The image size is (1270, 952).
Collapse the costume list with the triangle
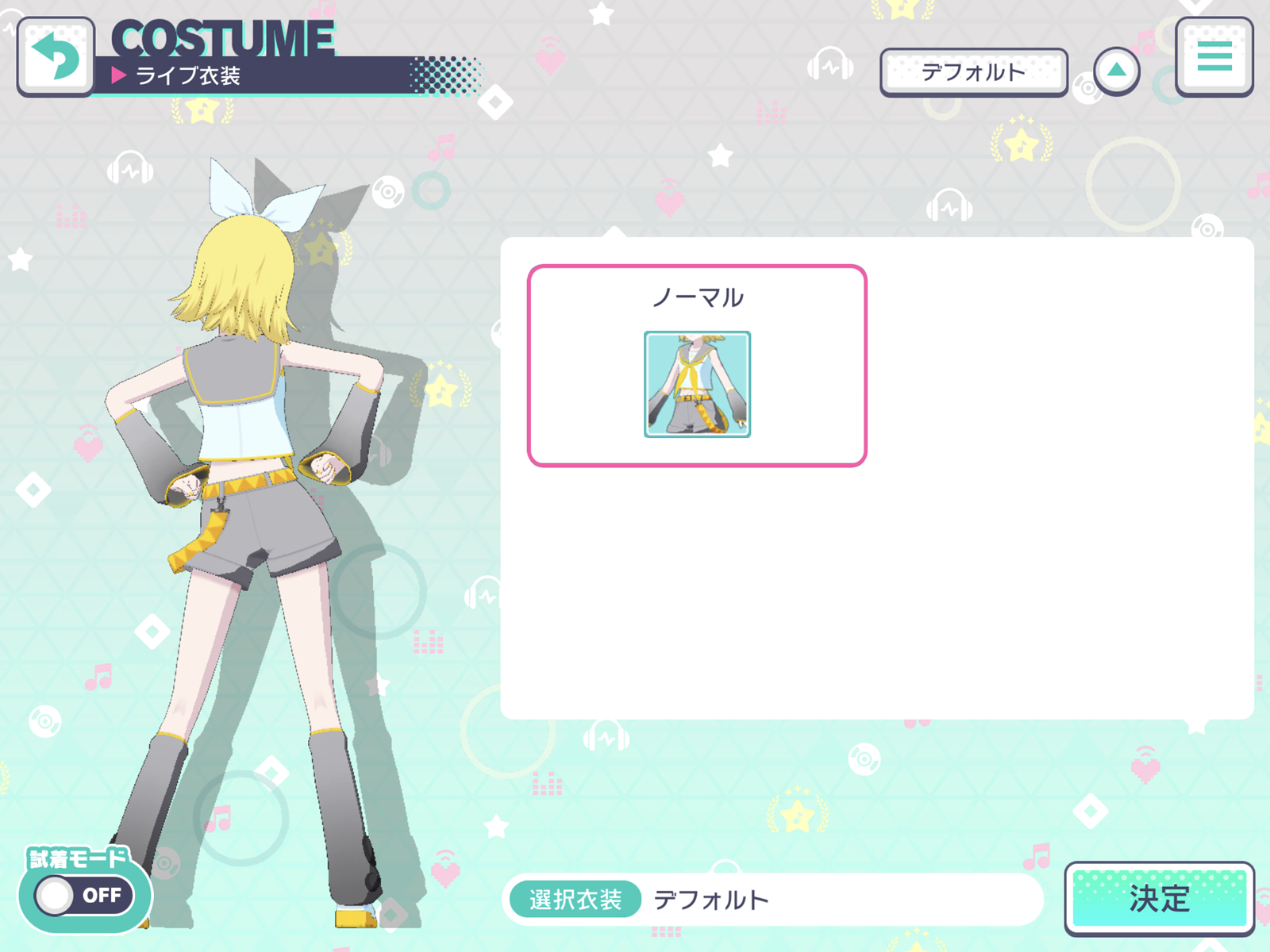(1118, 70)
